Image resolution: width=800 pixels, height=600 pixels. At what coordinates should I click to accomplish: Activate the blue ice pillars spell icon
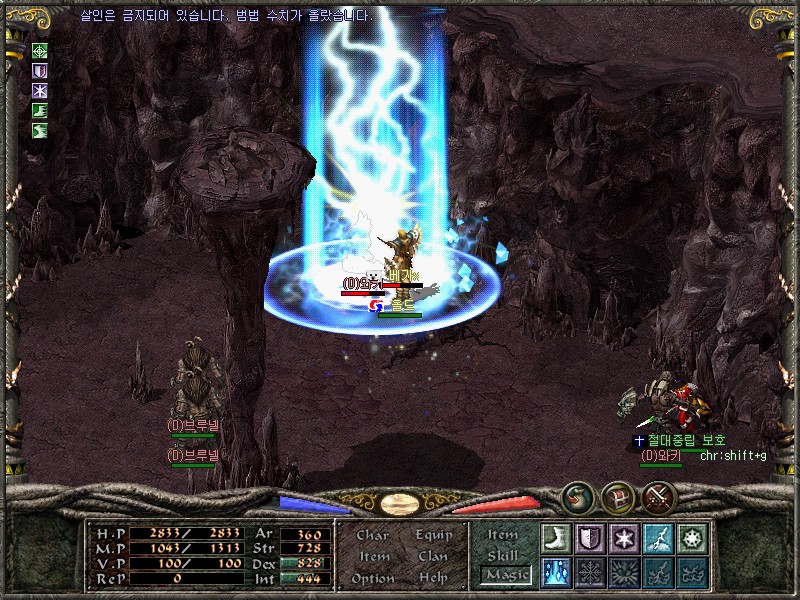point(556,572)
